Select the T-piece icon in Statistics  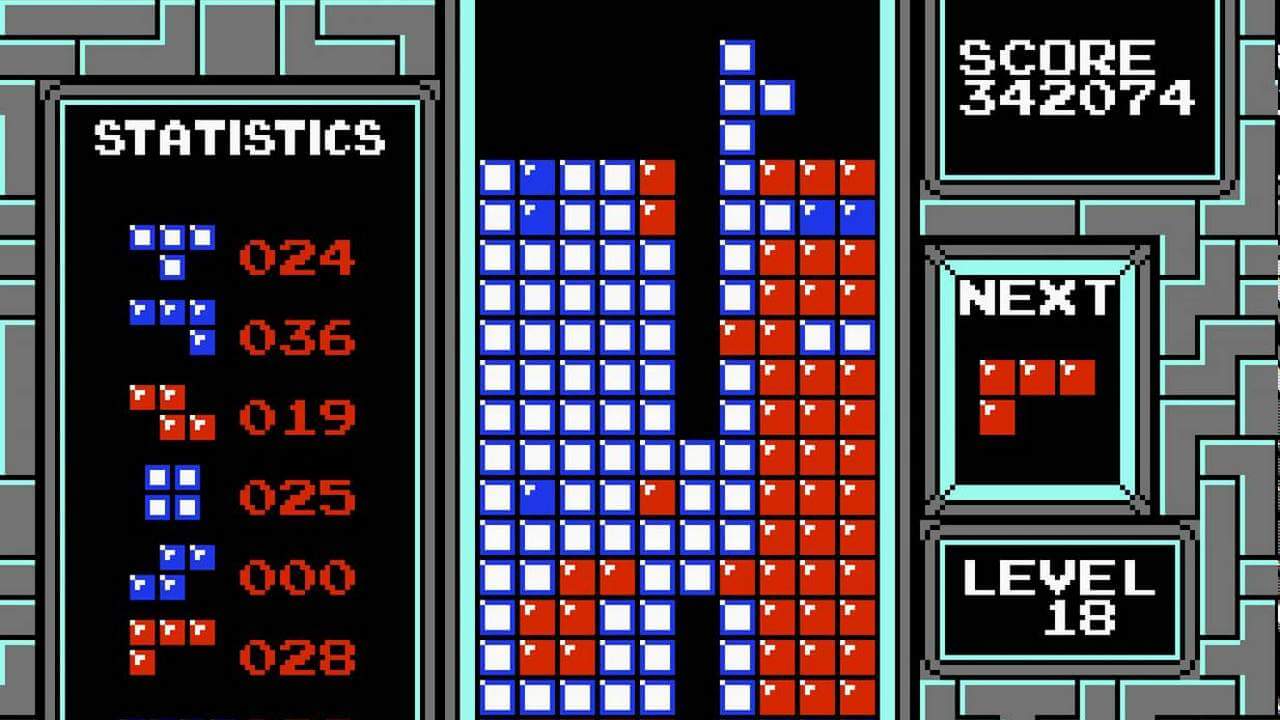[170, 250]
